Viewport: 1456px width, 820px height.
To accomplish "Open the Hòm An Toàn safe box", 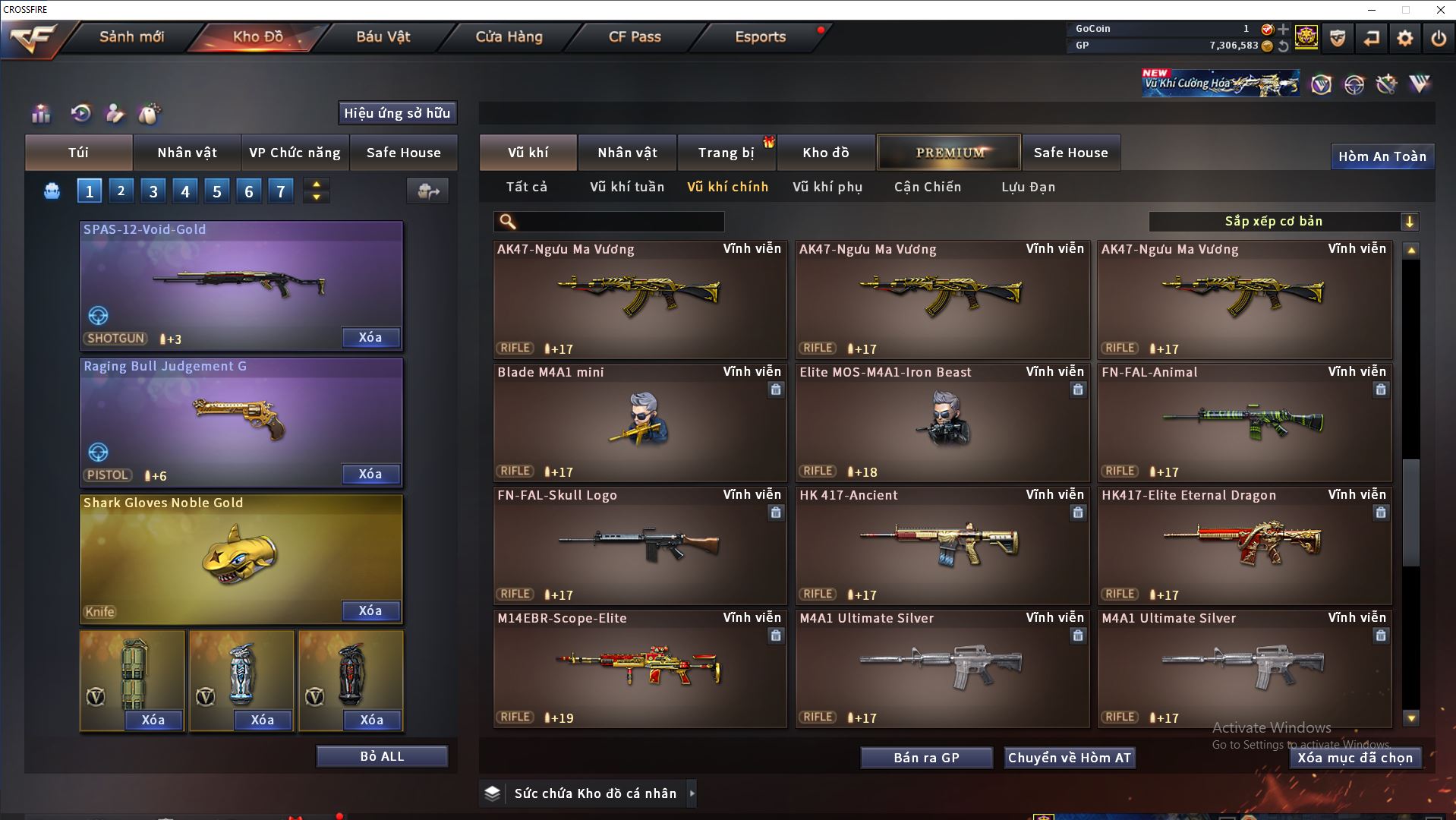I will click(1382, 156).
